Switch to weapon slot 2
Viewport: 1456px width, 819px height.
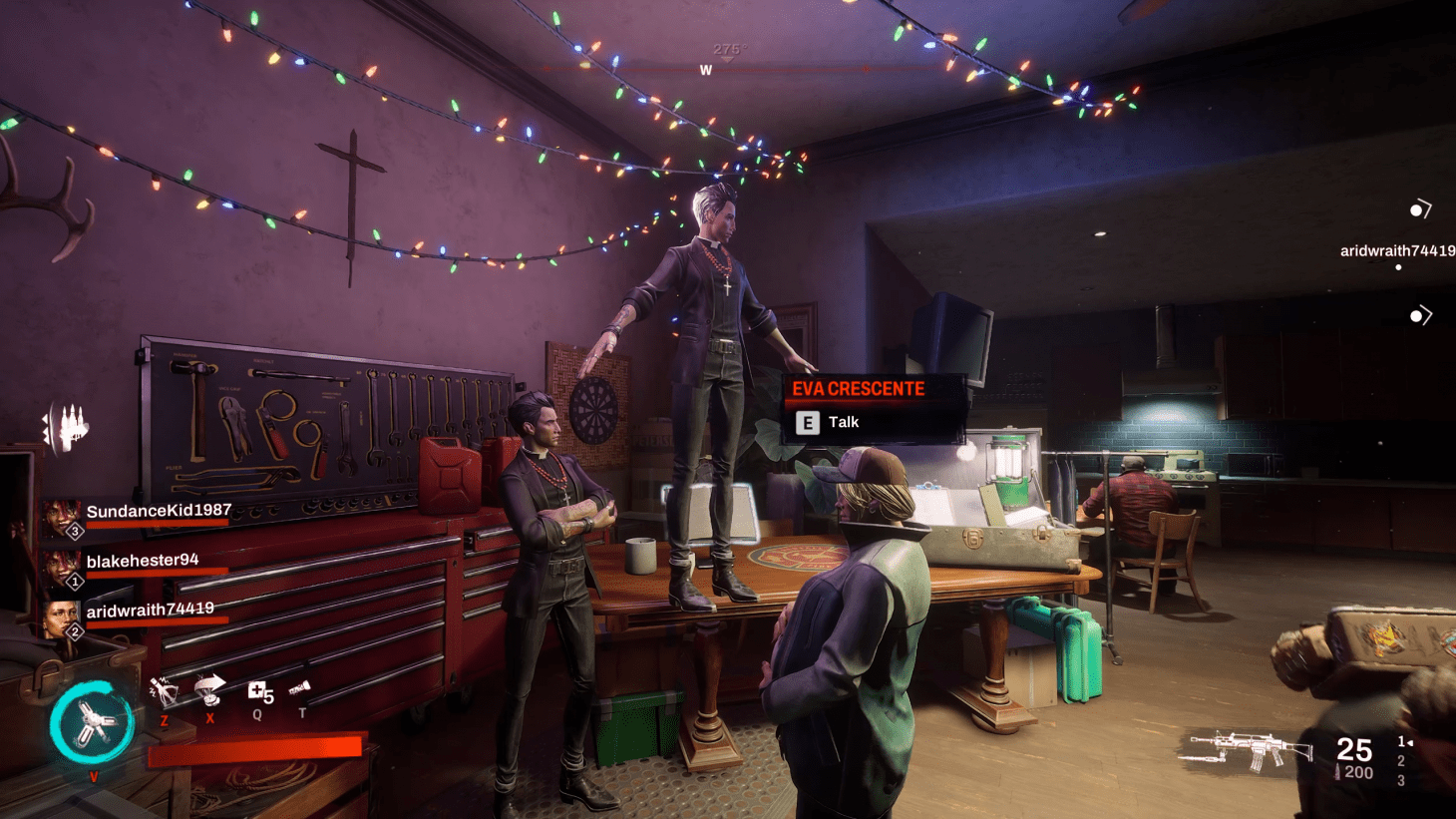pyautogui.click(x=1401, y=761)
